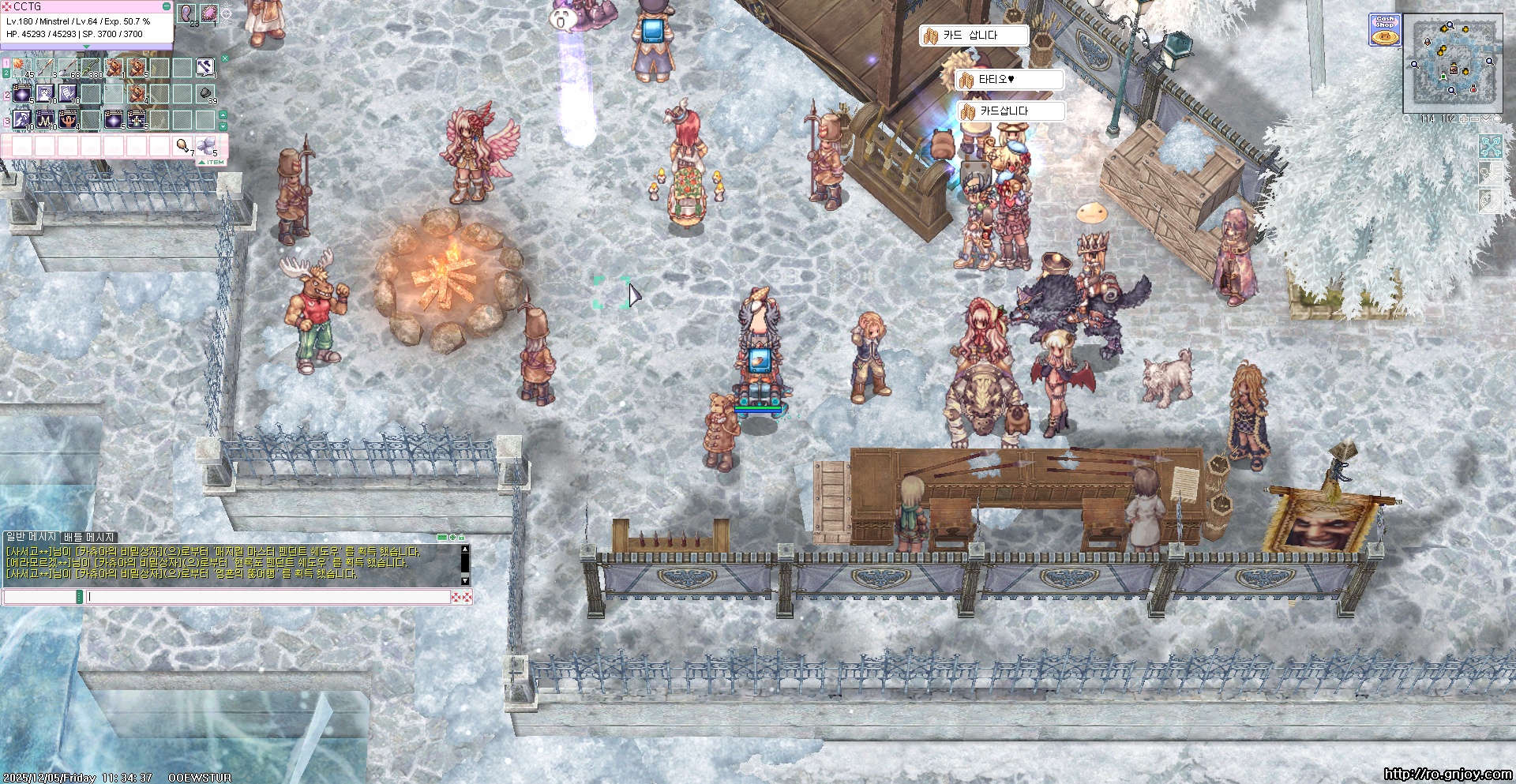
Task: Select the white fluff item with count 5
Action: [x=206, y=145]
